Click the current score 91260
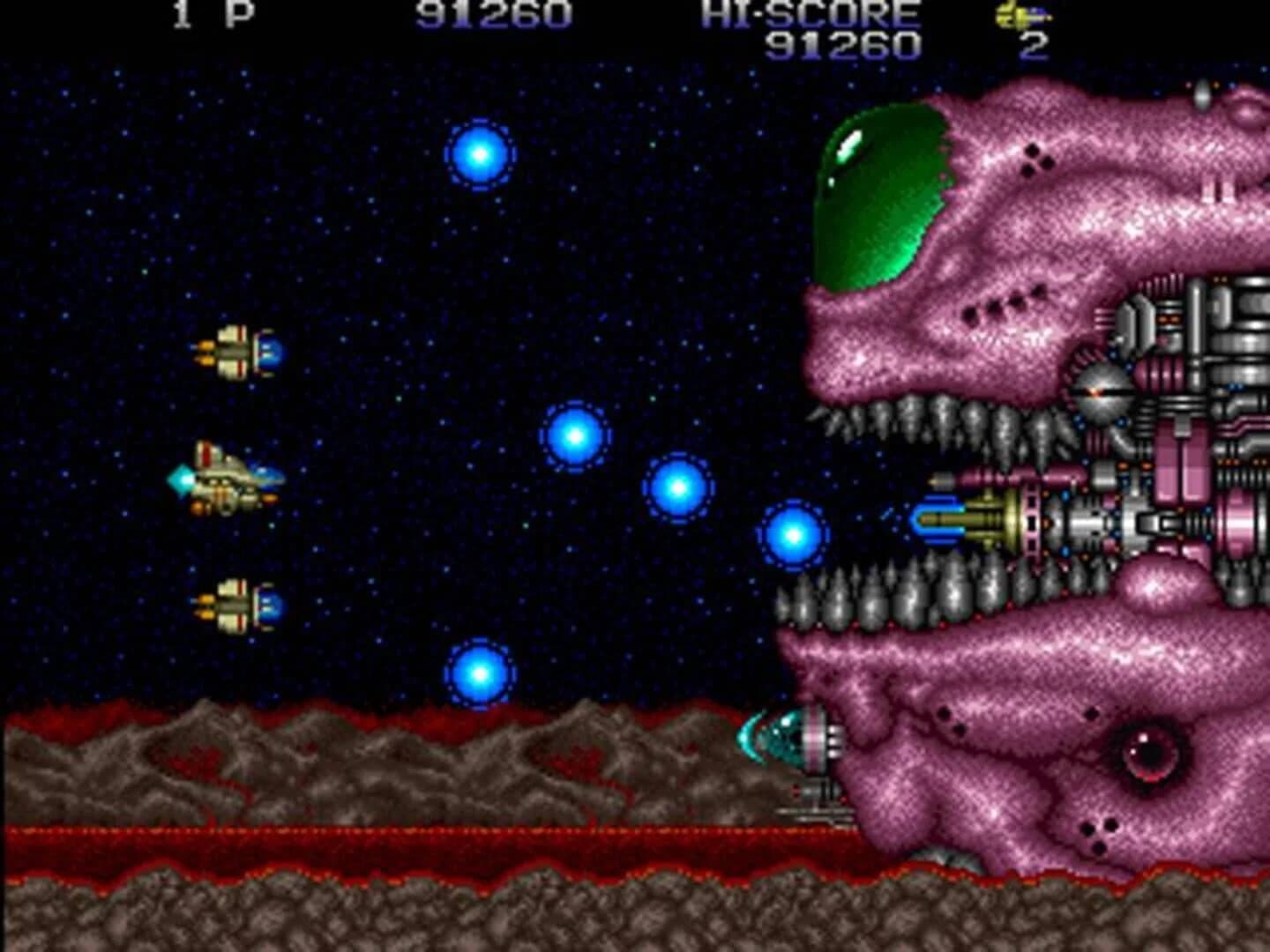The width and height of the screenshot is (1270, 952). coord(494,15)
